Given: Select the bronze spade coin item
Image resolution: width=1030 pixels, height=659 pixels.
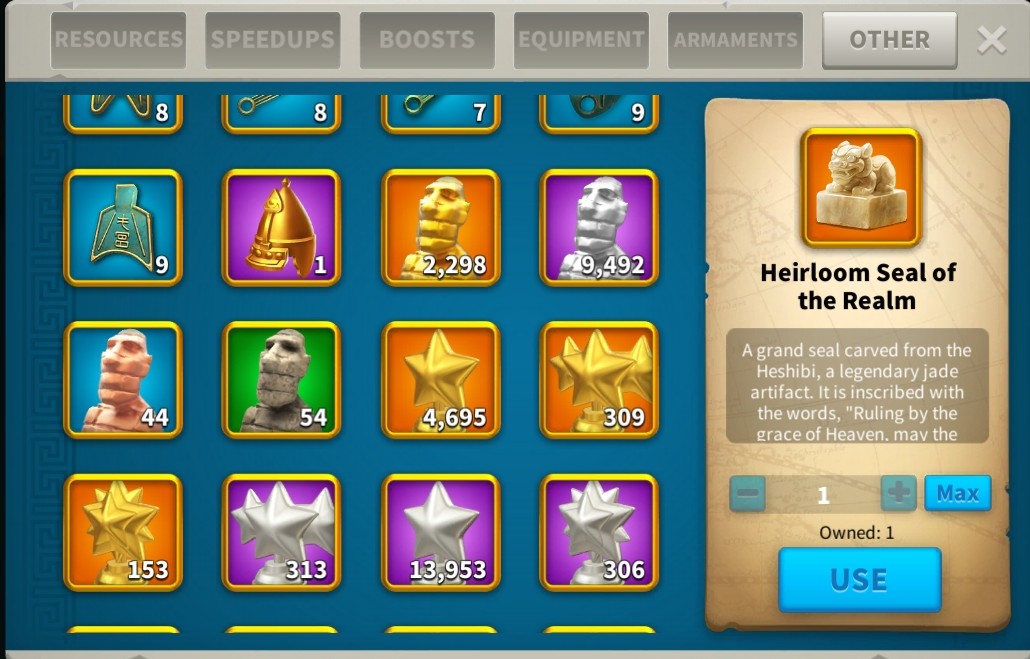Looking at the screenshot, I should (123, 227).
